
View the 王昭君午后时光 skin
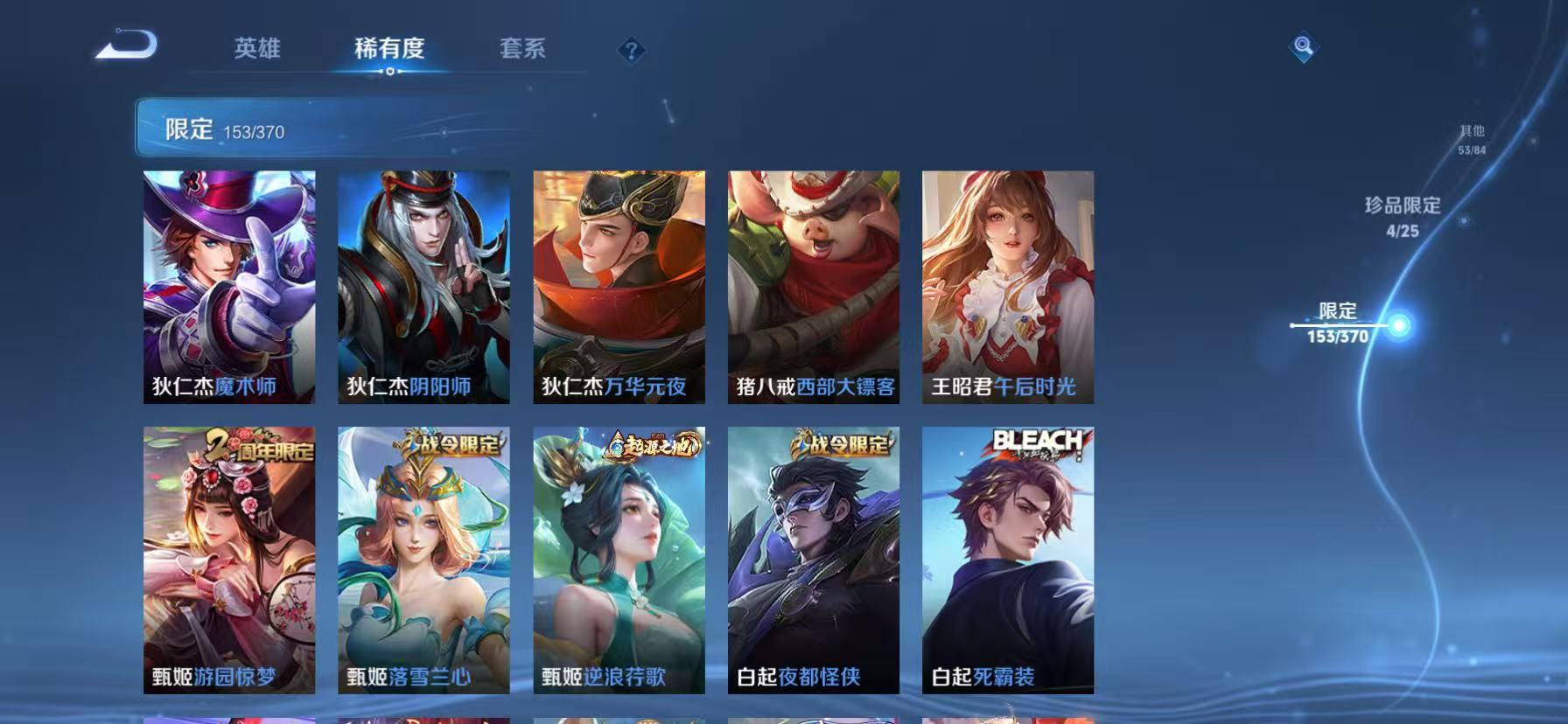tap(1008, 287)
